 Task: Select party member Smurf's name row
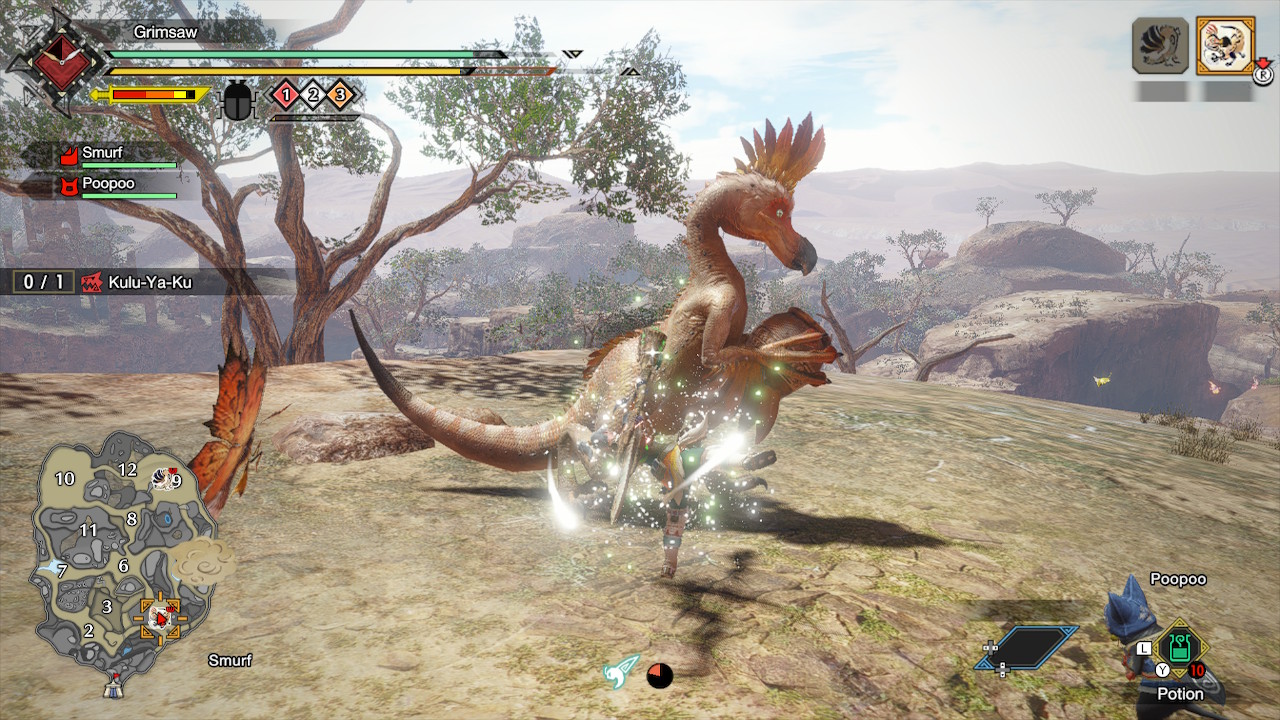click(108, 154)
